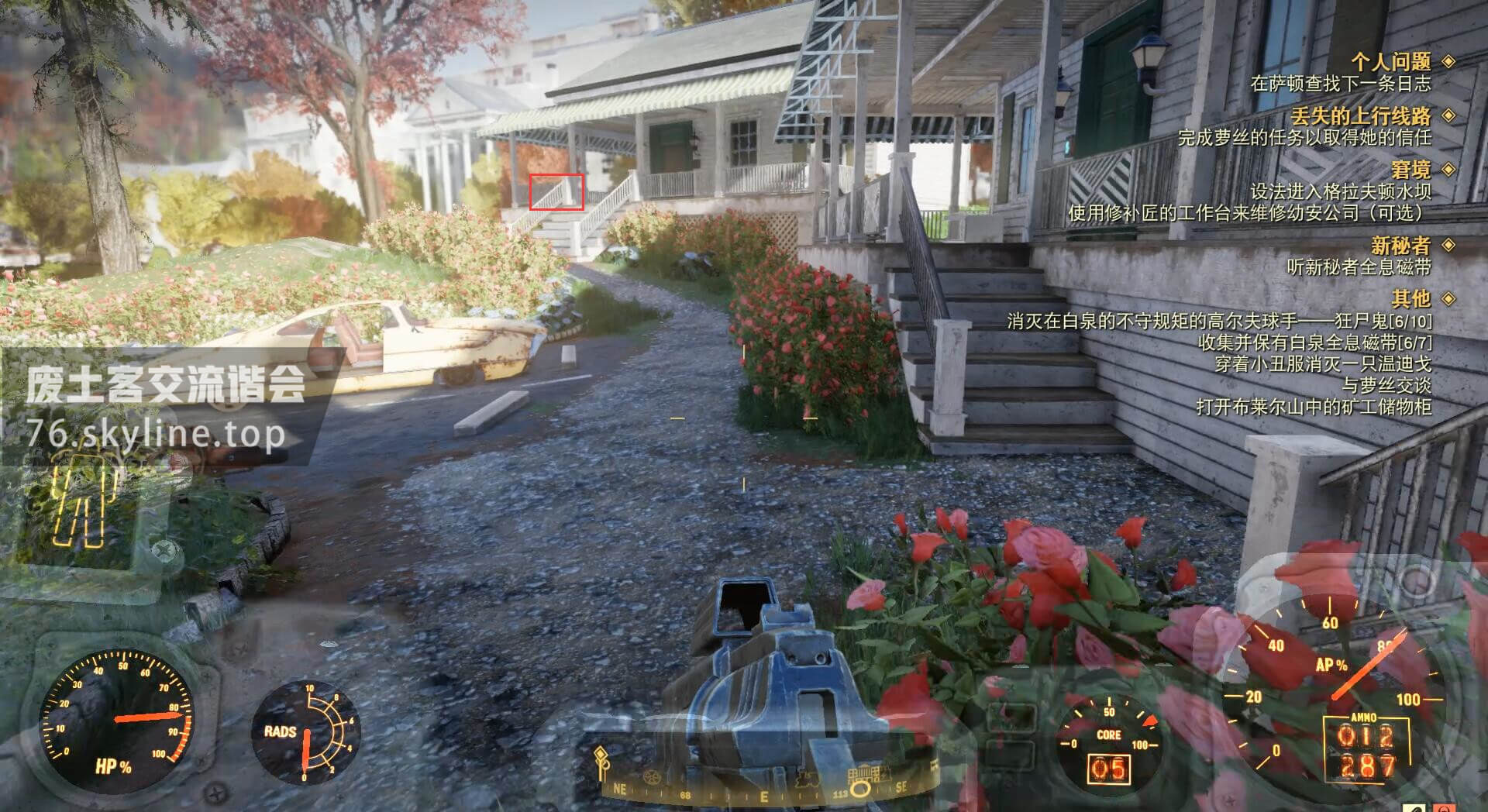Choose the 收集并保有白泉全息磁带 objective
Image resolution: width=1488 pixels, height=812 pixels.
(1314, 342)
